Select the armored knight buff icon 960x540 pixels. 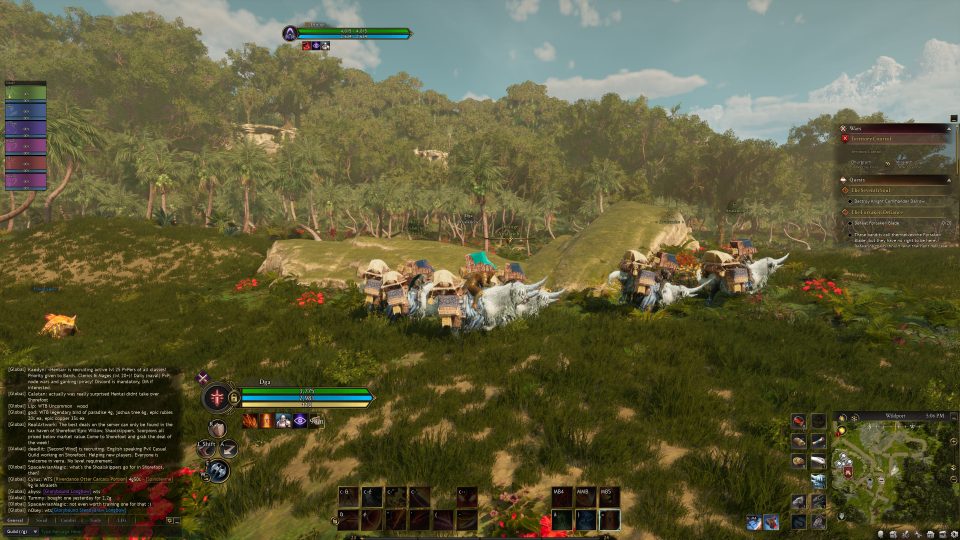[283, 421]
